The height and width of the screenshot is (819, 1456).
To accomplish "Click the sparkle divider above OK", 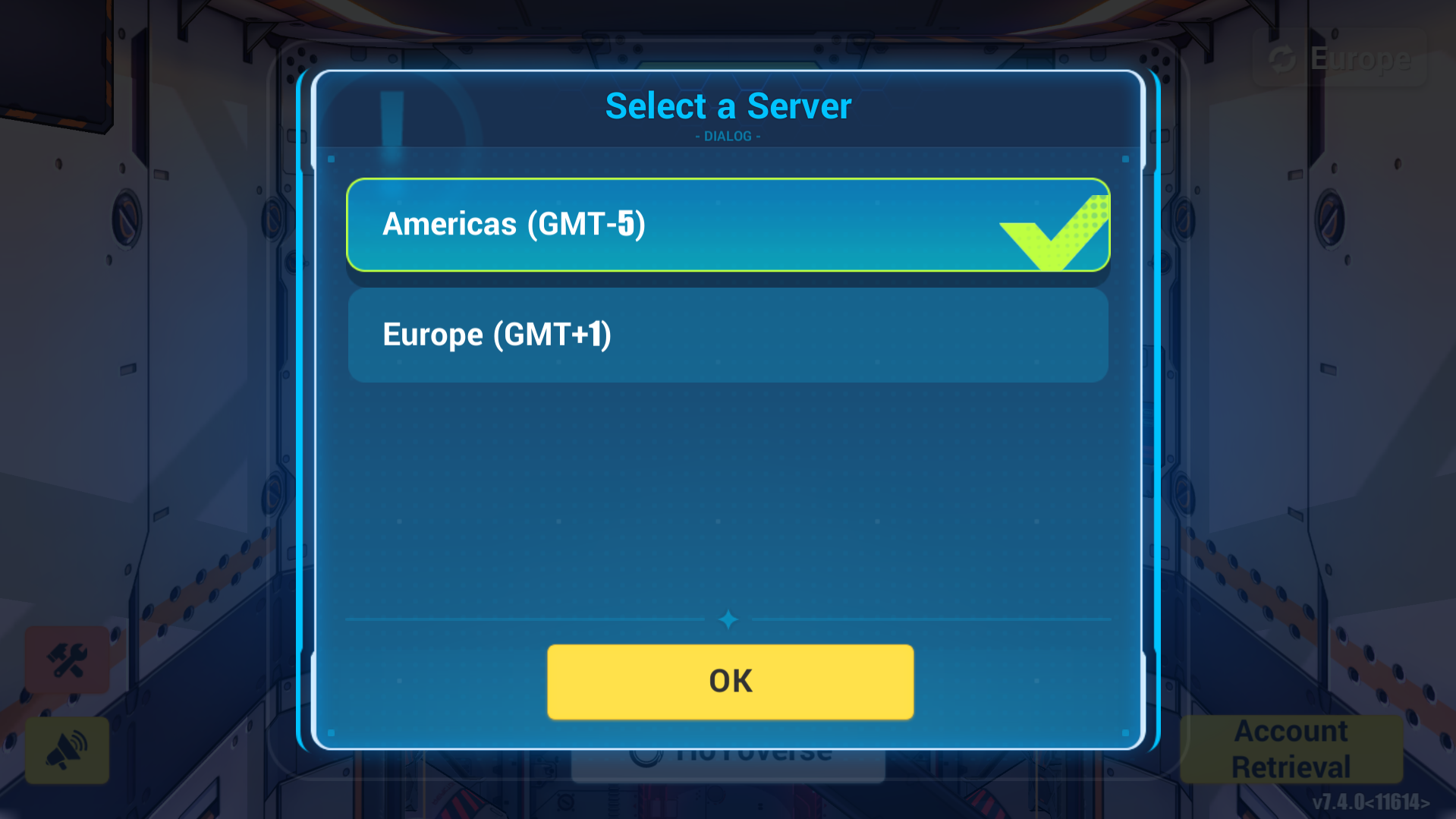I will 728,619.
